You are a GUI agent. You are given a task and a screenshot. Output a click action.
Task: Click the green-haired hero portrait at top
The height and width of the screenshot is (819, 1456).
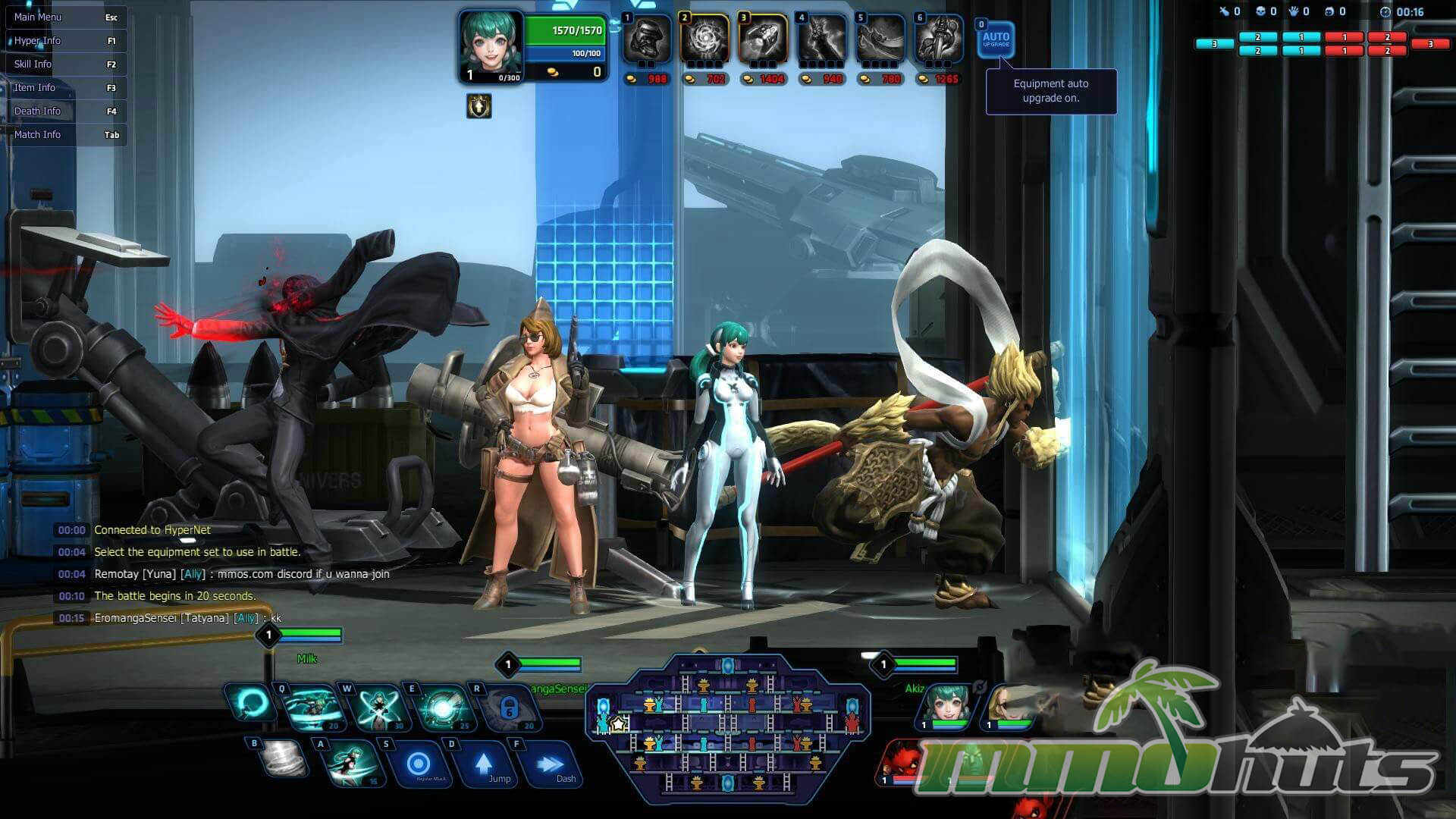coord(491,44)
